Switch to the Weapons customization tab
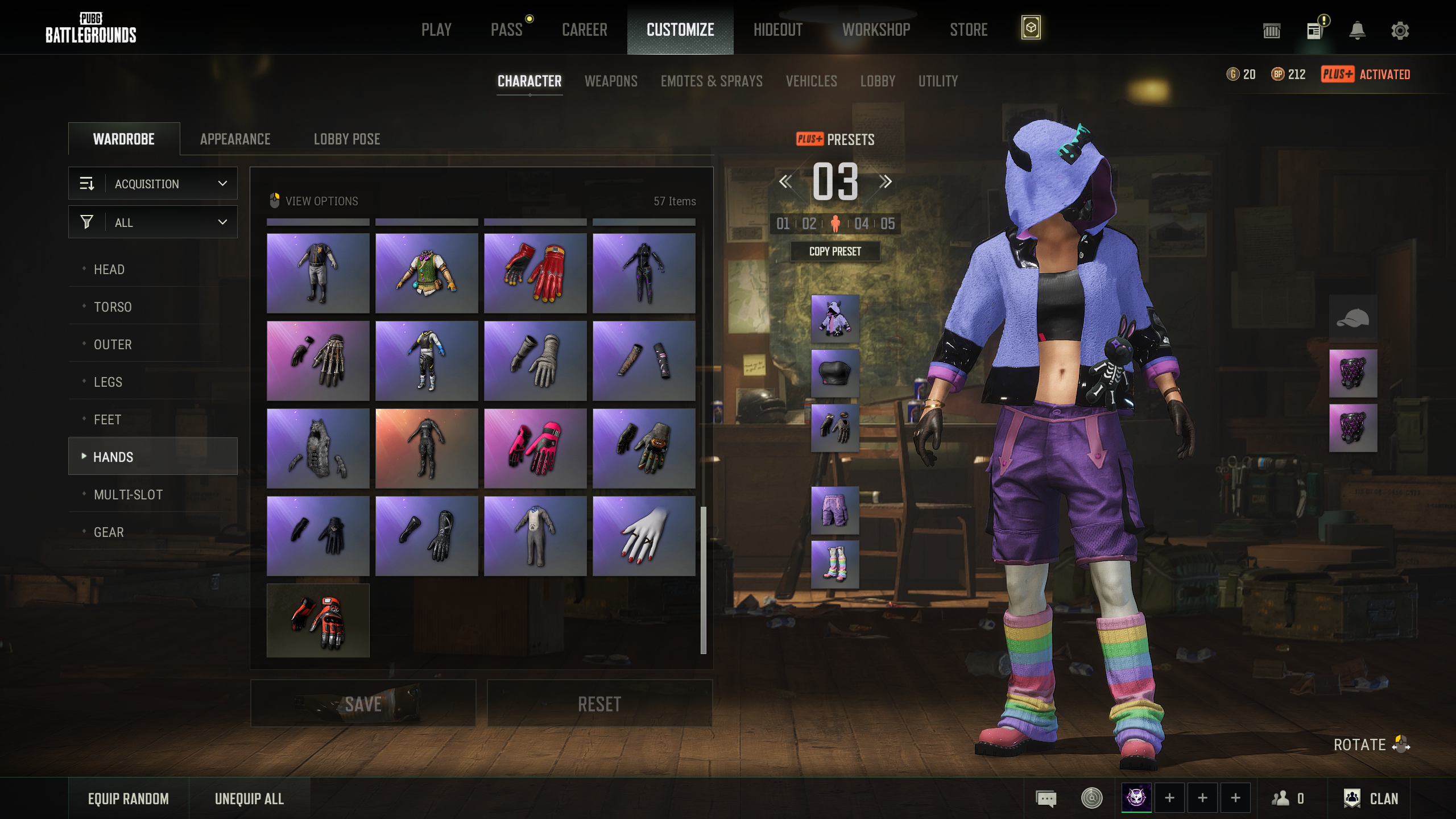This screenshot has width=1456, height=819. point(611,81)
